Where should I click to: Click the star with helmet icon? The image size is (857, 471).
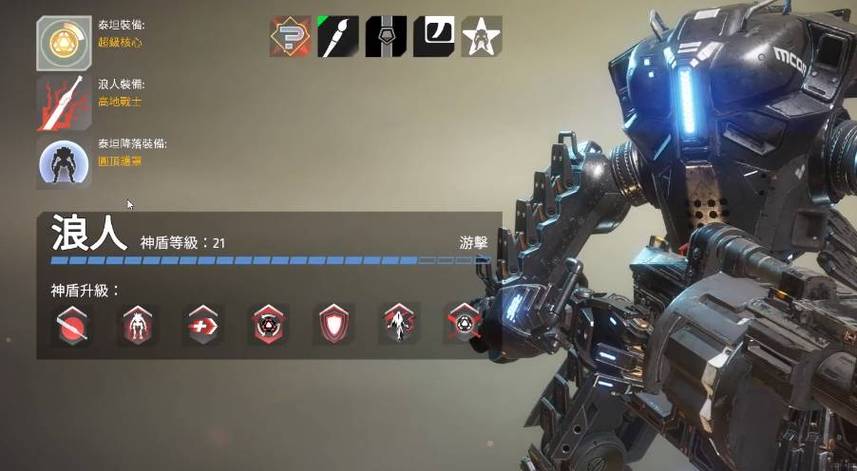click(x=481, y=36)
